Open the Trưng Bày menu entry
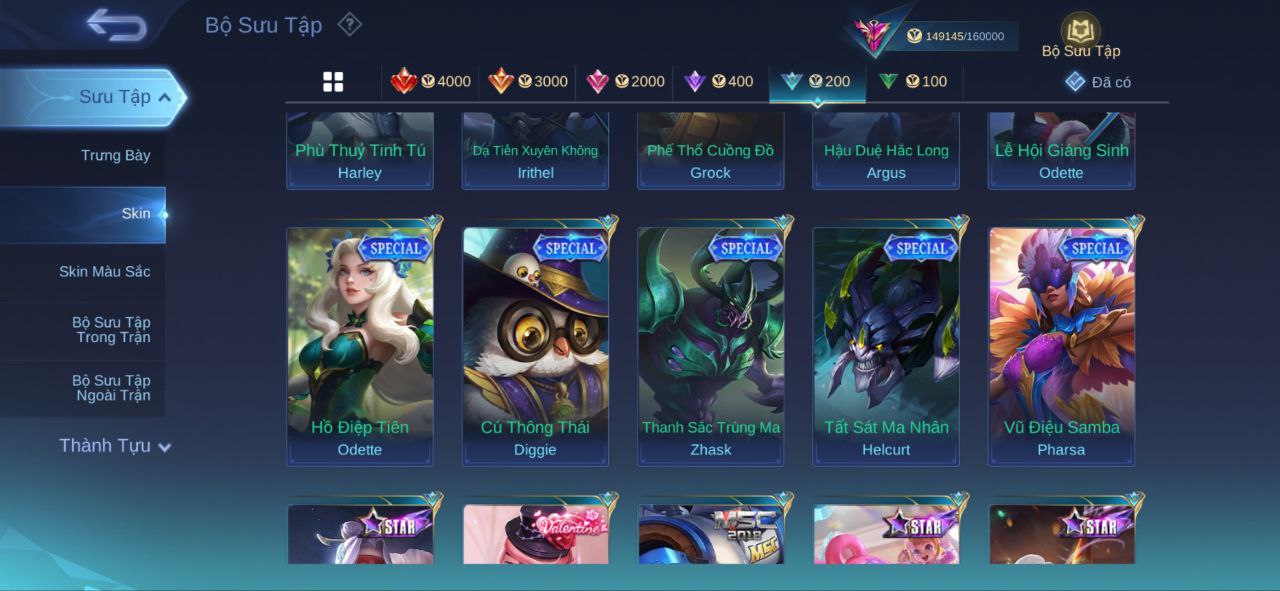This screenshot has height=591, width=1280. 115,155
